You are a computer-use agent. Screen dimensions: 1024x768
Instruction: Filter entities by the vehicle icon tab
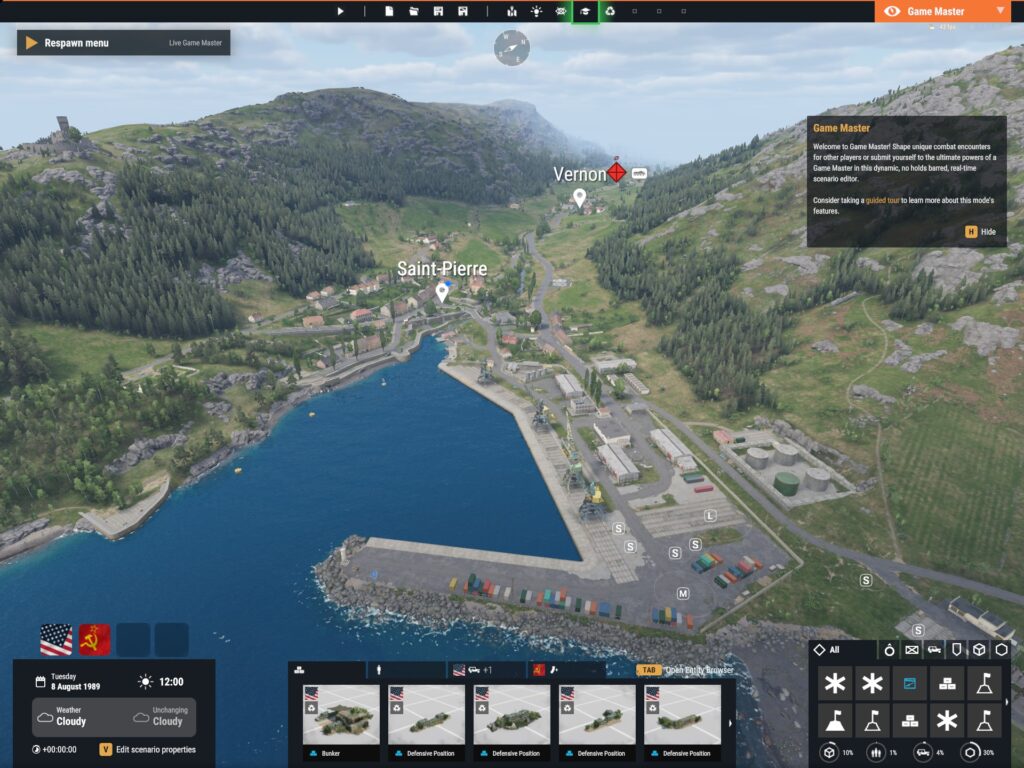934,650
